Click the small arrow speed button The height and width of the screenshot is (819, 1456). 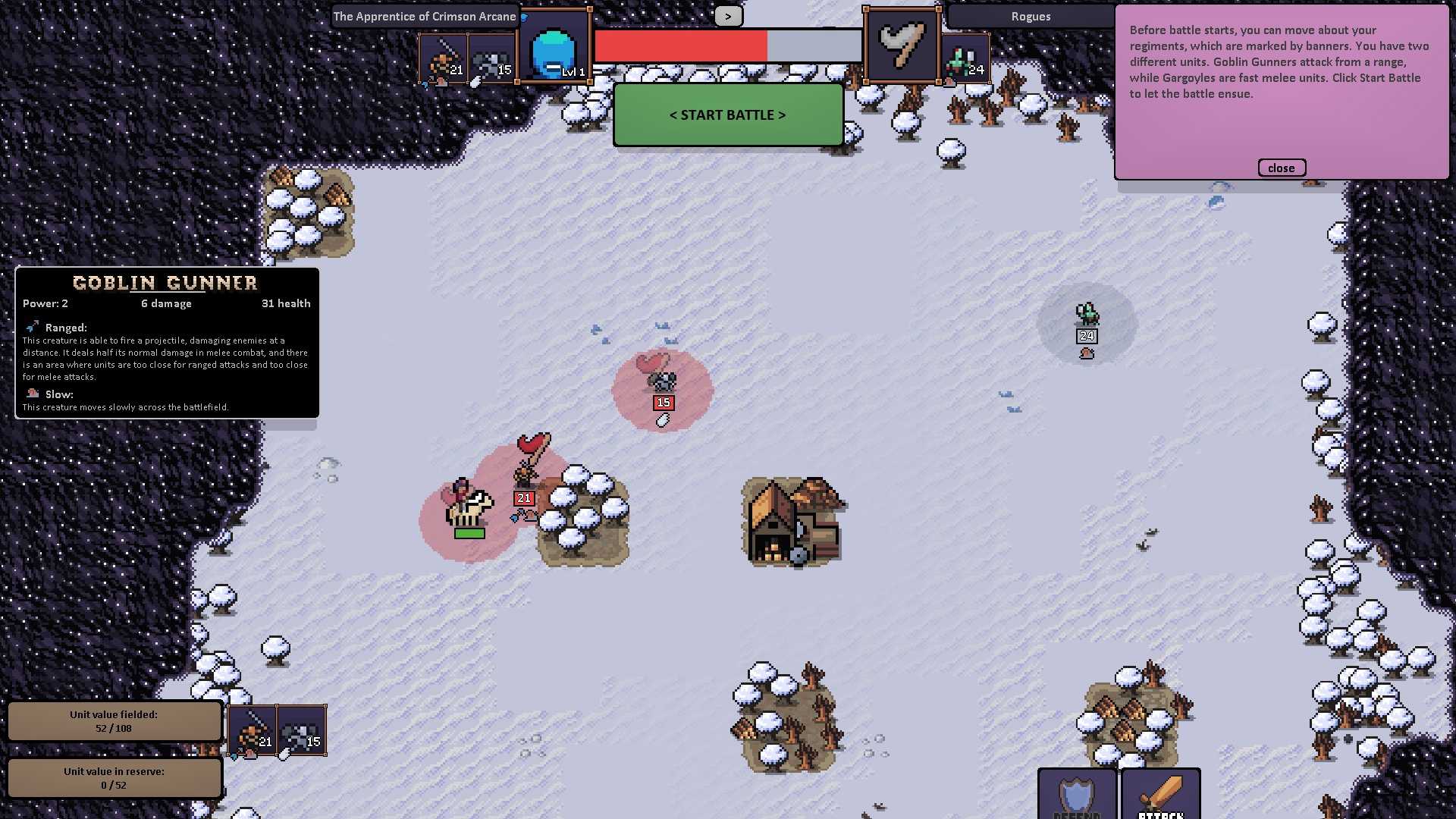(x=728, y=16)
